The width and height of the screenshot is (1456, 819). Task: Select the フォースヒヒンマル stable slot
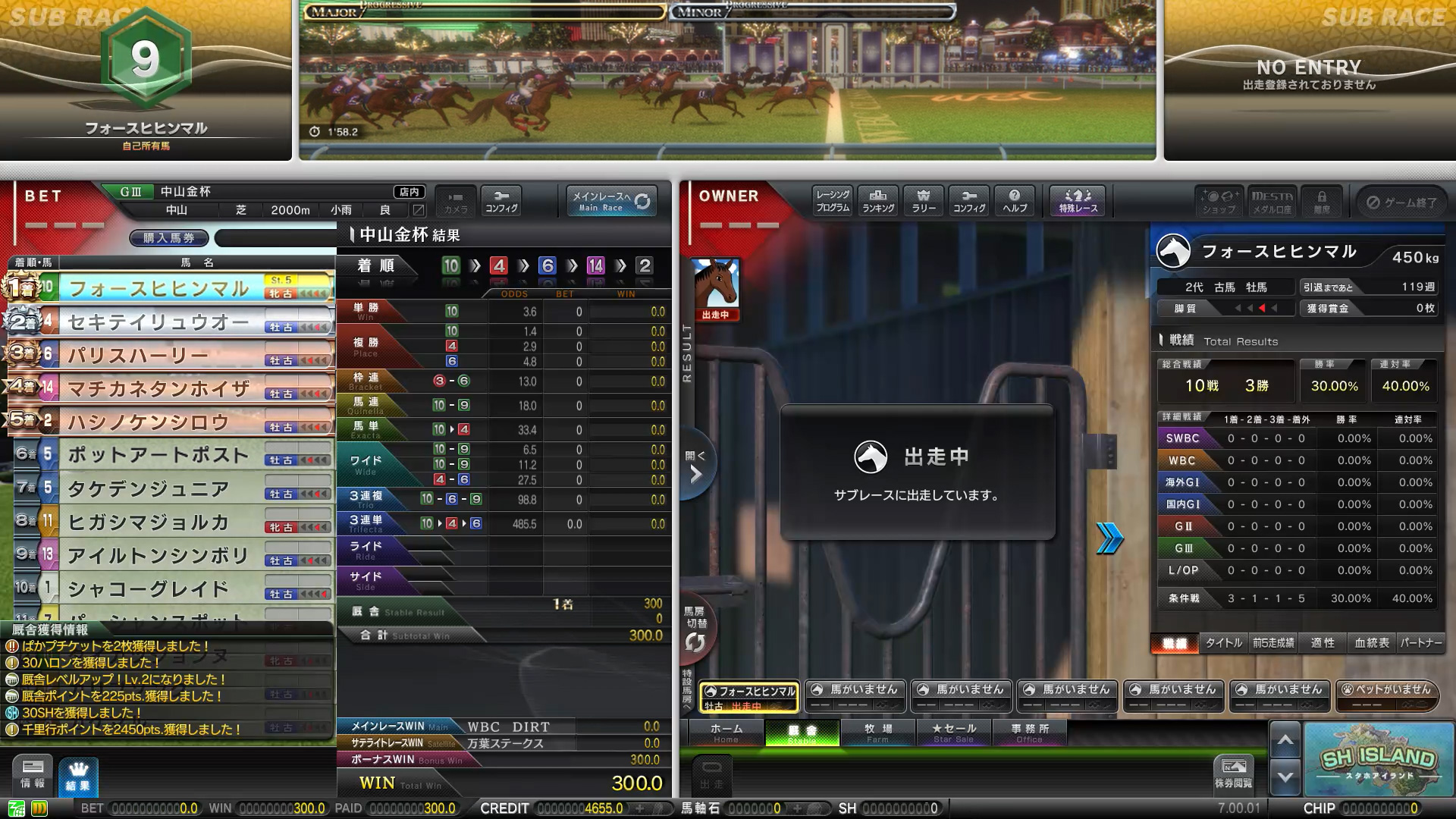point(749,697)
